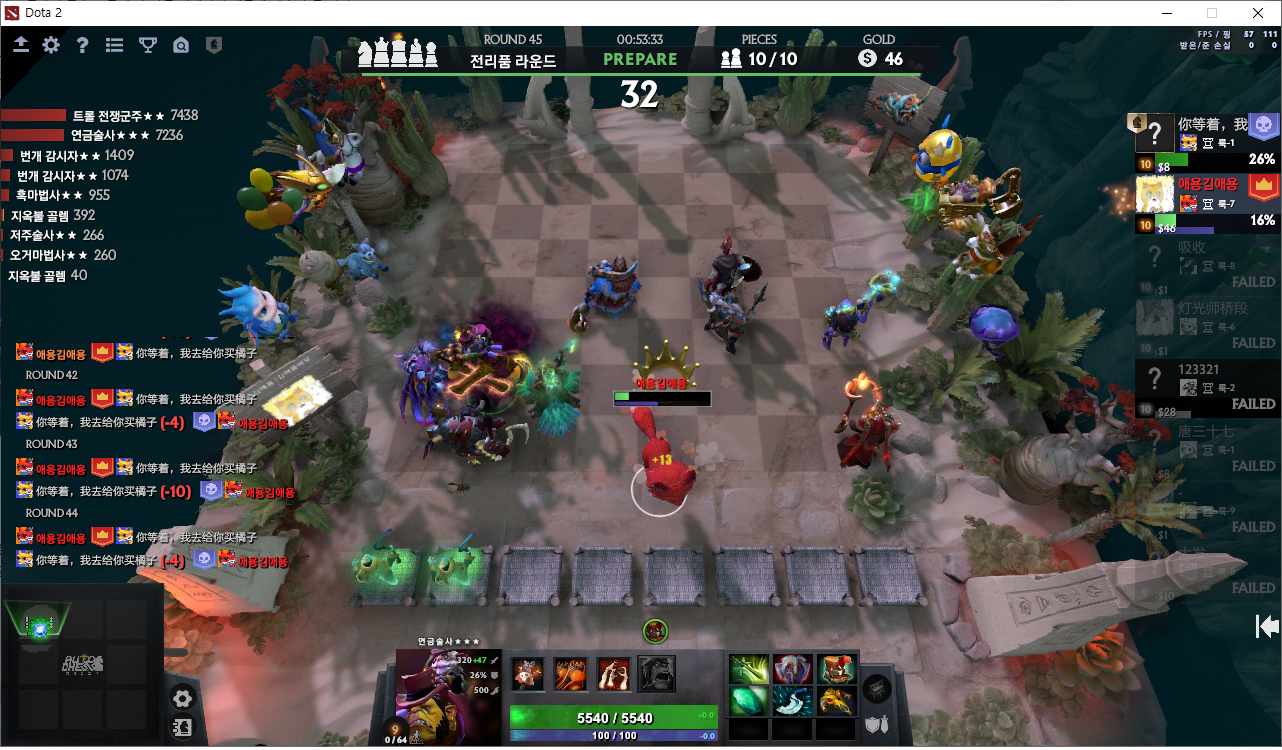The width and height of the screenshot is (1282, 750).
Task: Open the settings gear in the top bar
Action: (51, 45)
